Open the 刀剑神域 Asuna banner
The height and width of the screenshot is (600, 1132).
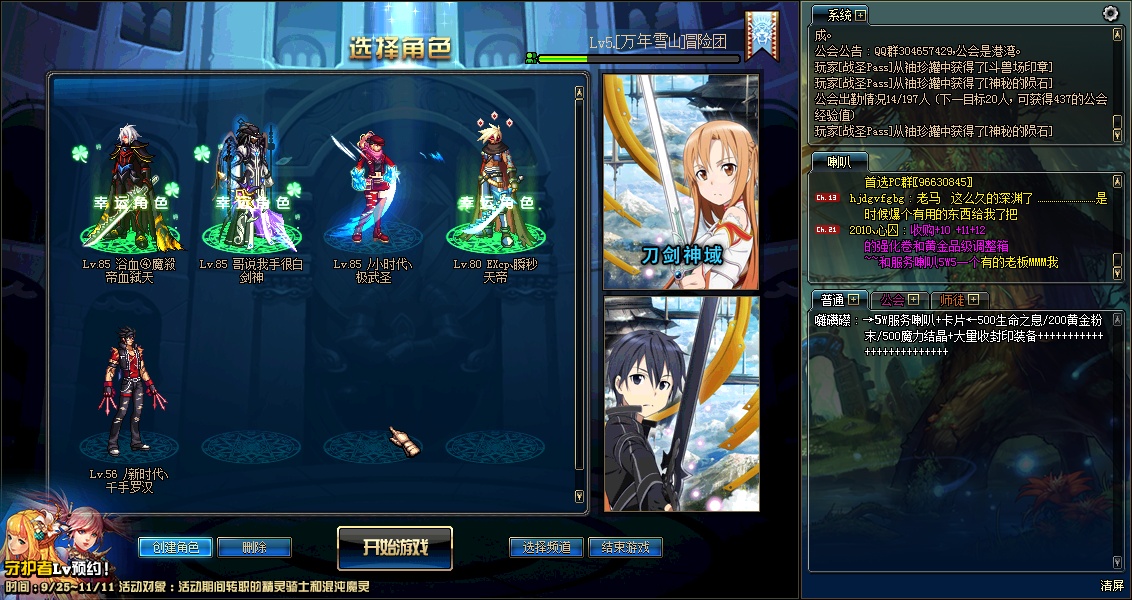coord(681,181)
